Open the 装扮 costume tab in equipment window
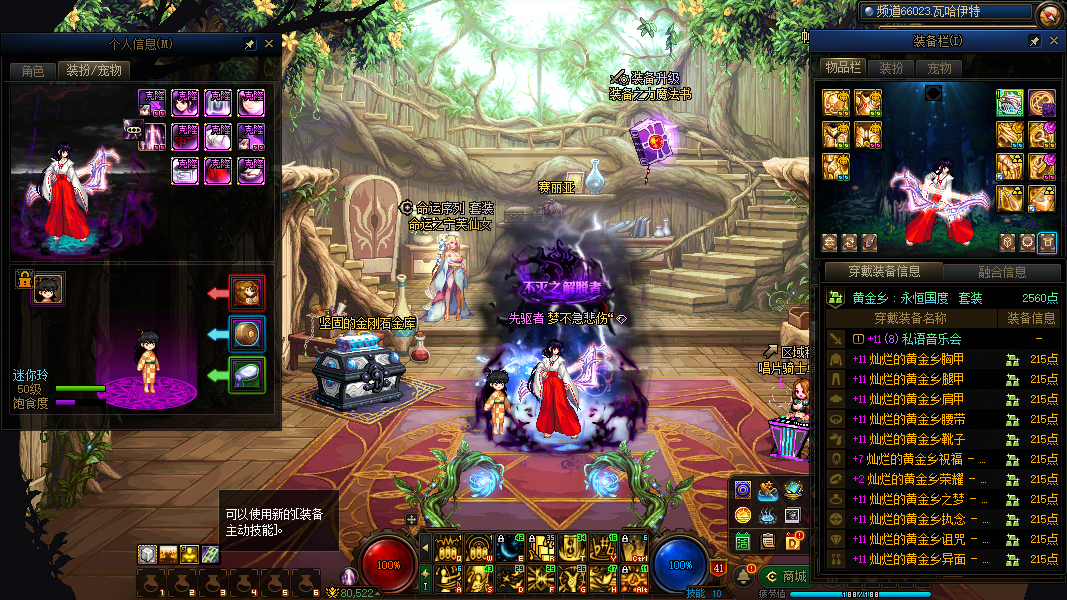 coord(891,68)
